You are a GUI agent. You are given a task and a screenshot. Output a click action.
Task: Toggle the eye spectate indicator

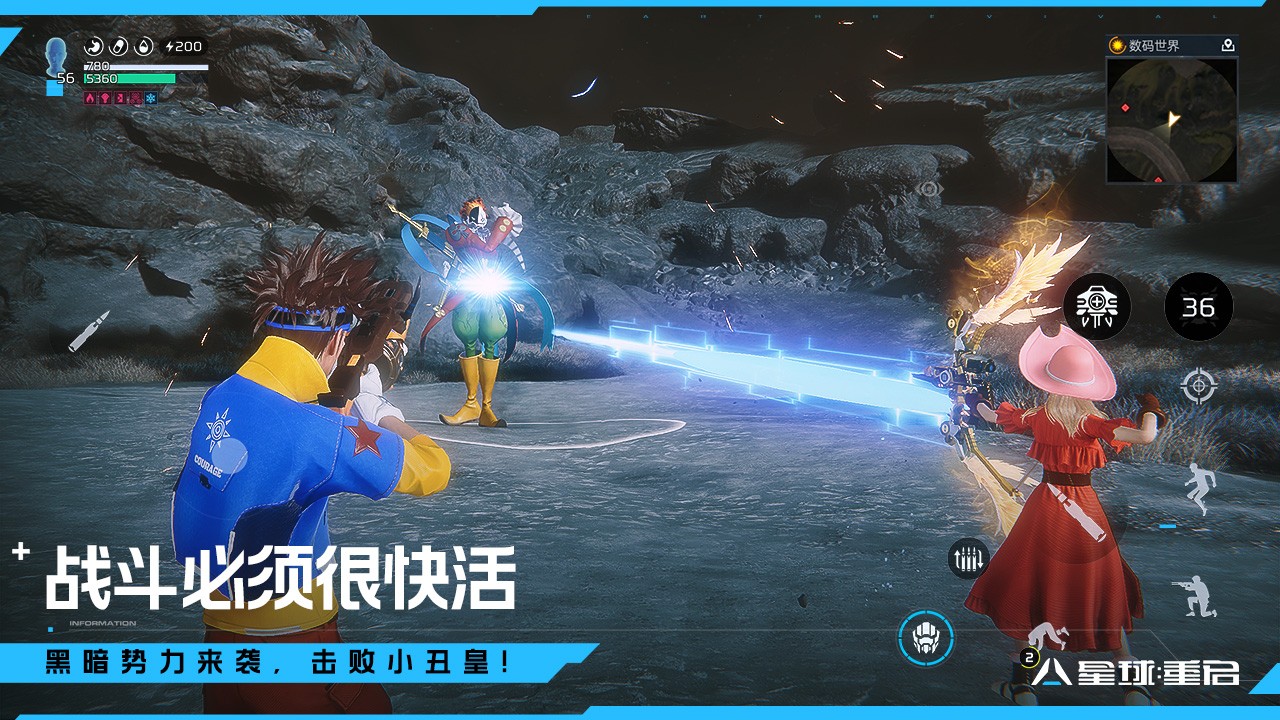click(x=930, y=188)
